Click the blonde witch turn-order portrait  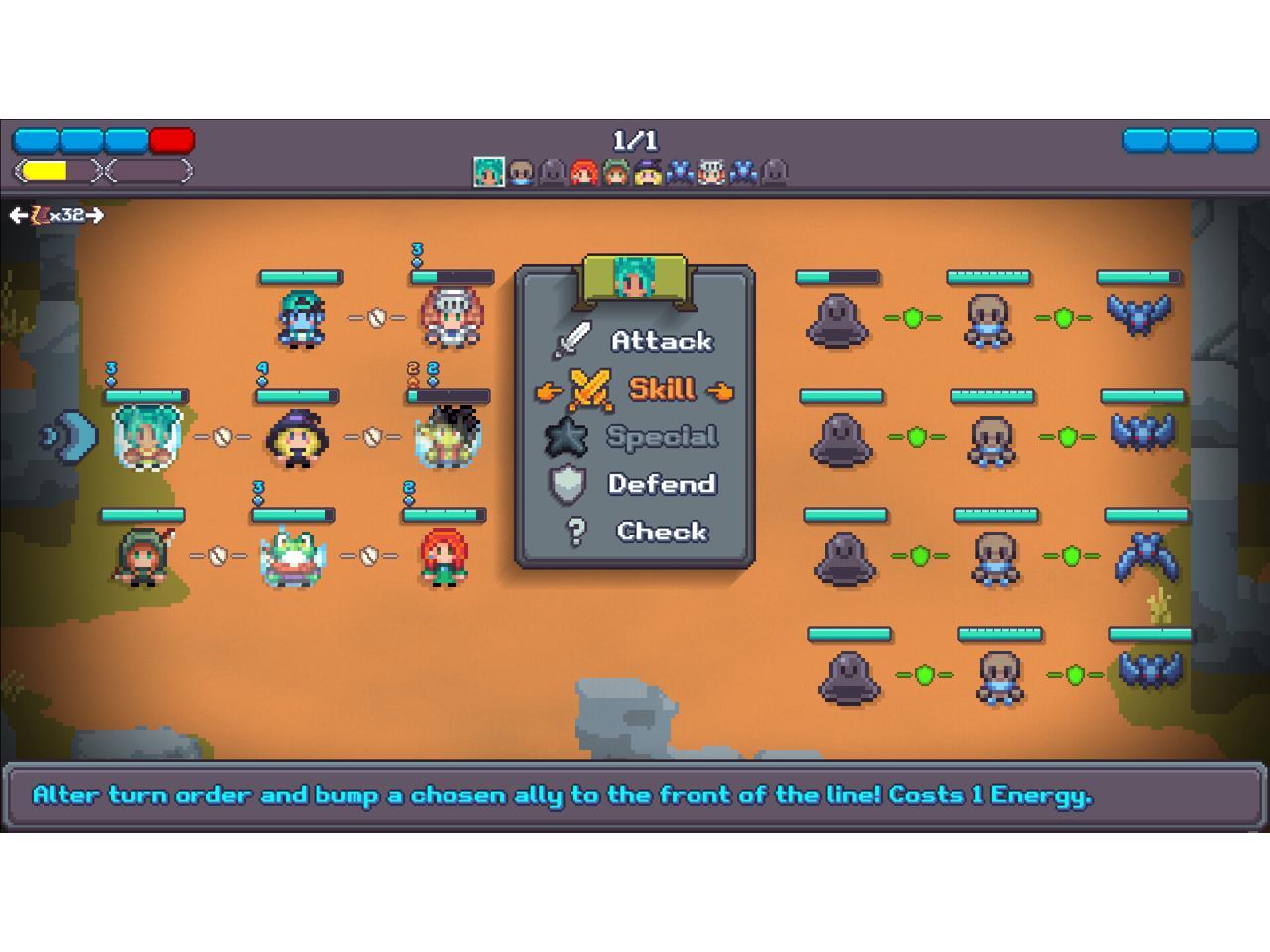648,173
